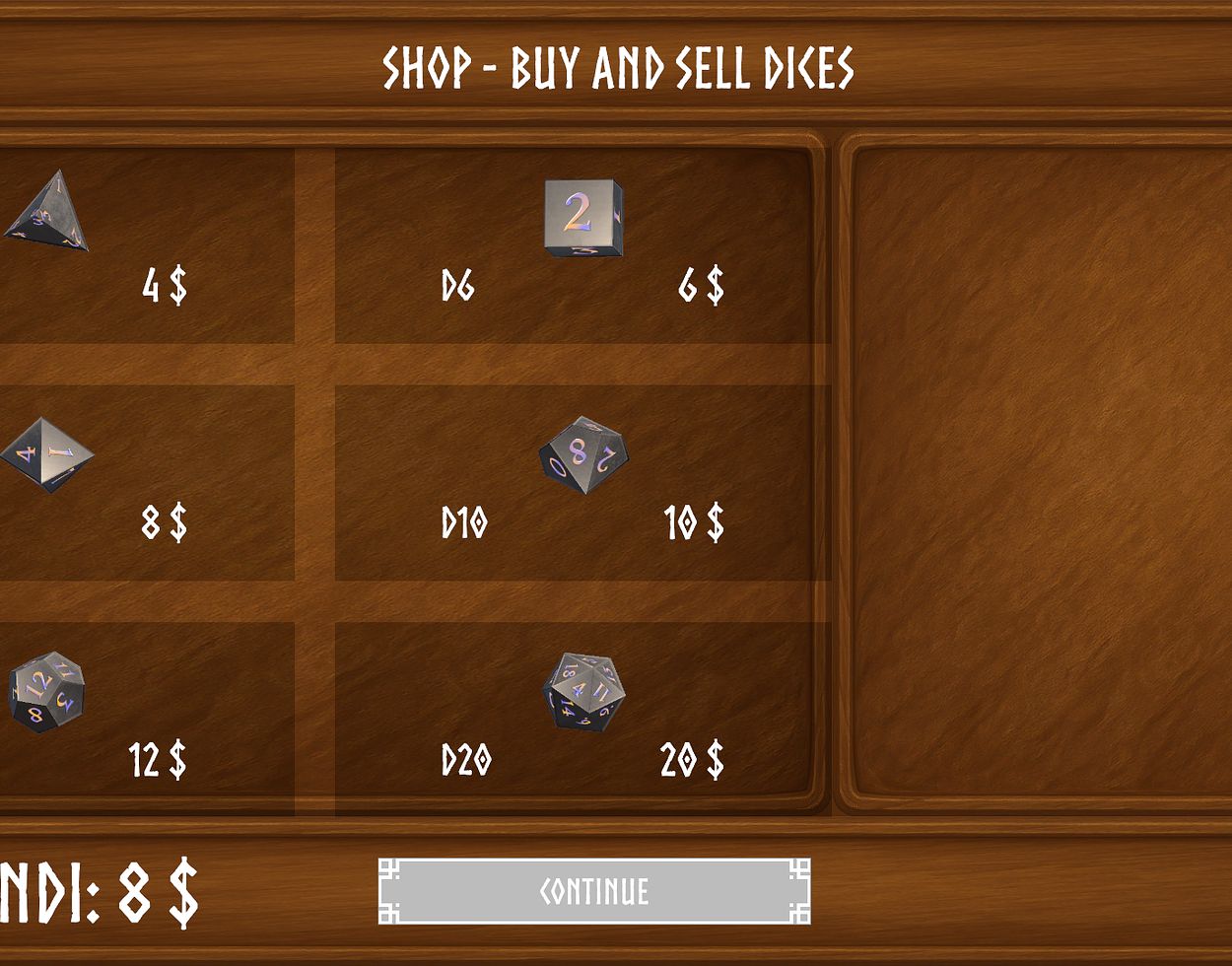This screenshot has height=966, width=1232.
Task: Select the D20 die costing 20 $
Action: point(582,719)
